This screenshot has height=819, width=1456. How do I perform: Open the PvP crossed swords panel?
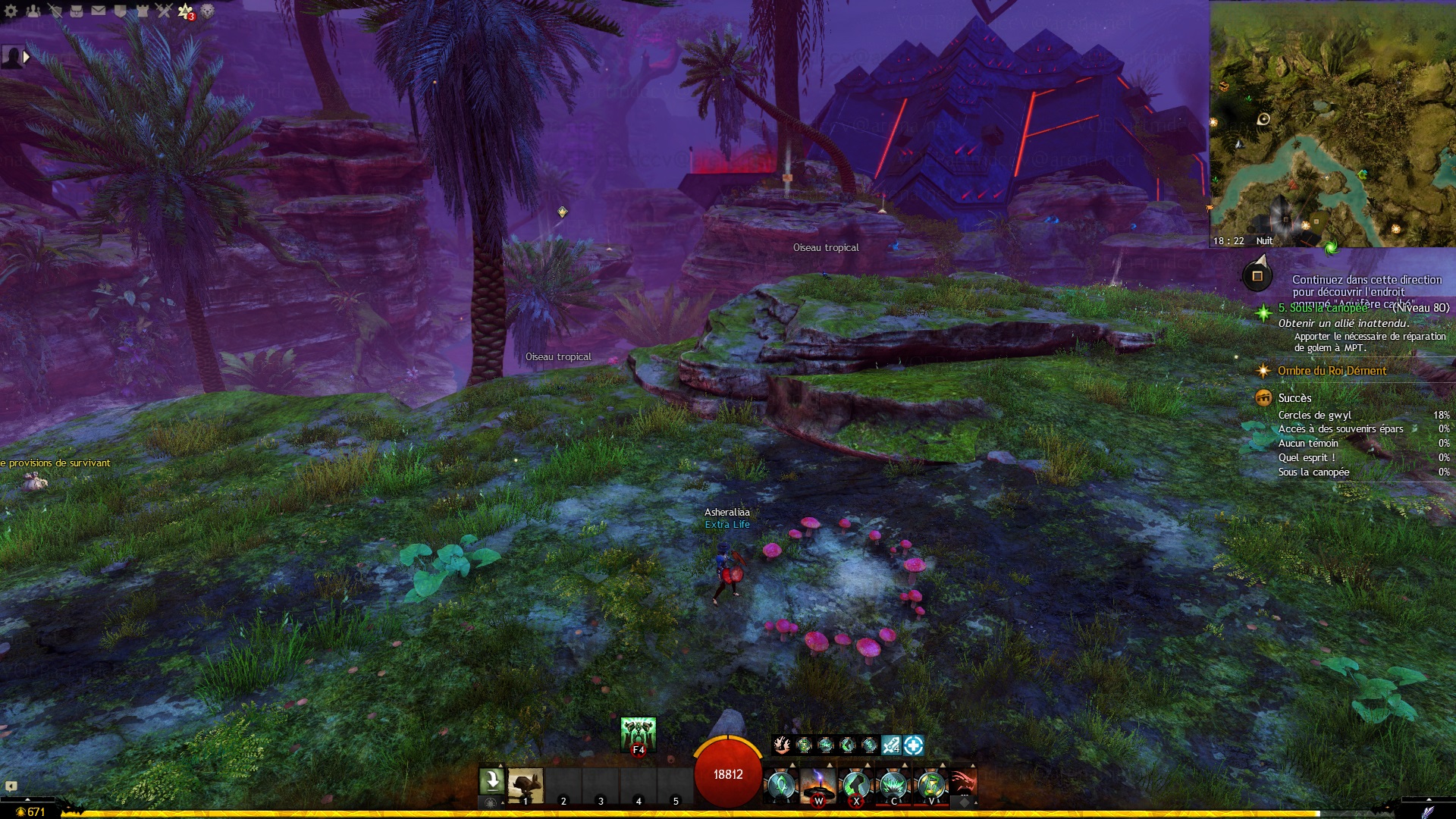(165, 11)
